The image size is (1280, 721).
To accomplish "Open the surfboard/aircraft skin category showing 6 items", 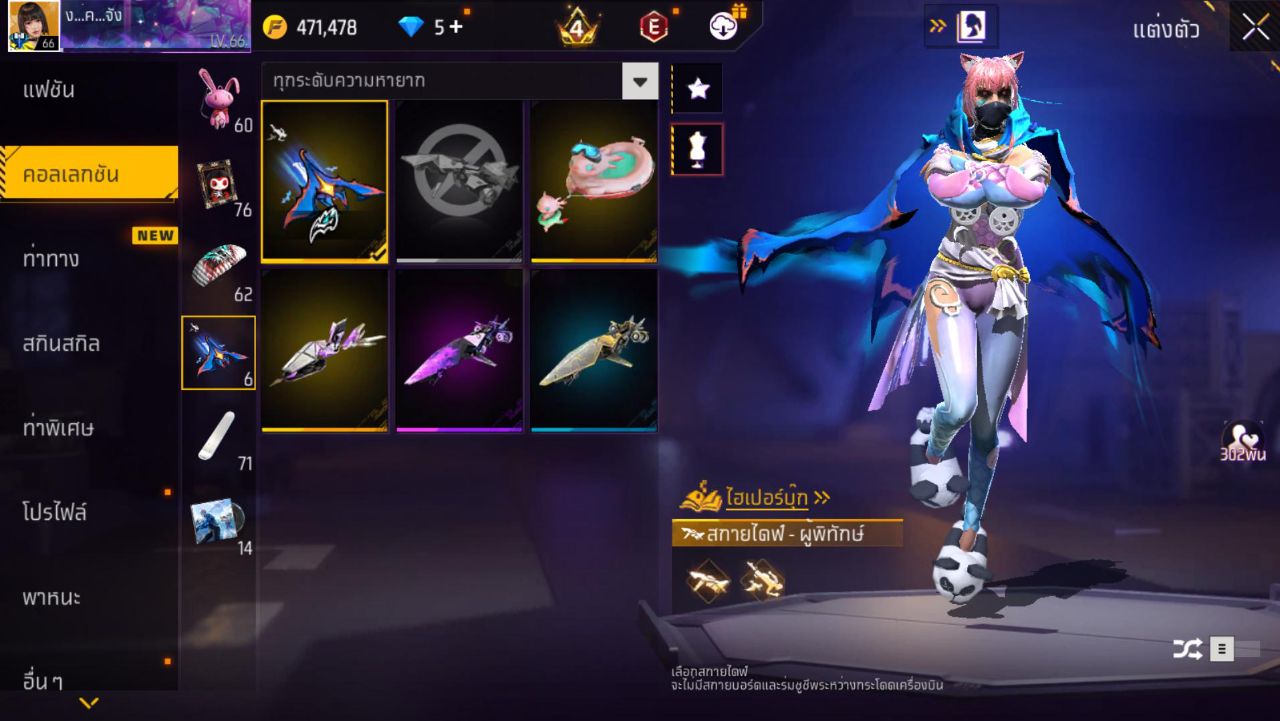I will (218, 351).
